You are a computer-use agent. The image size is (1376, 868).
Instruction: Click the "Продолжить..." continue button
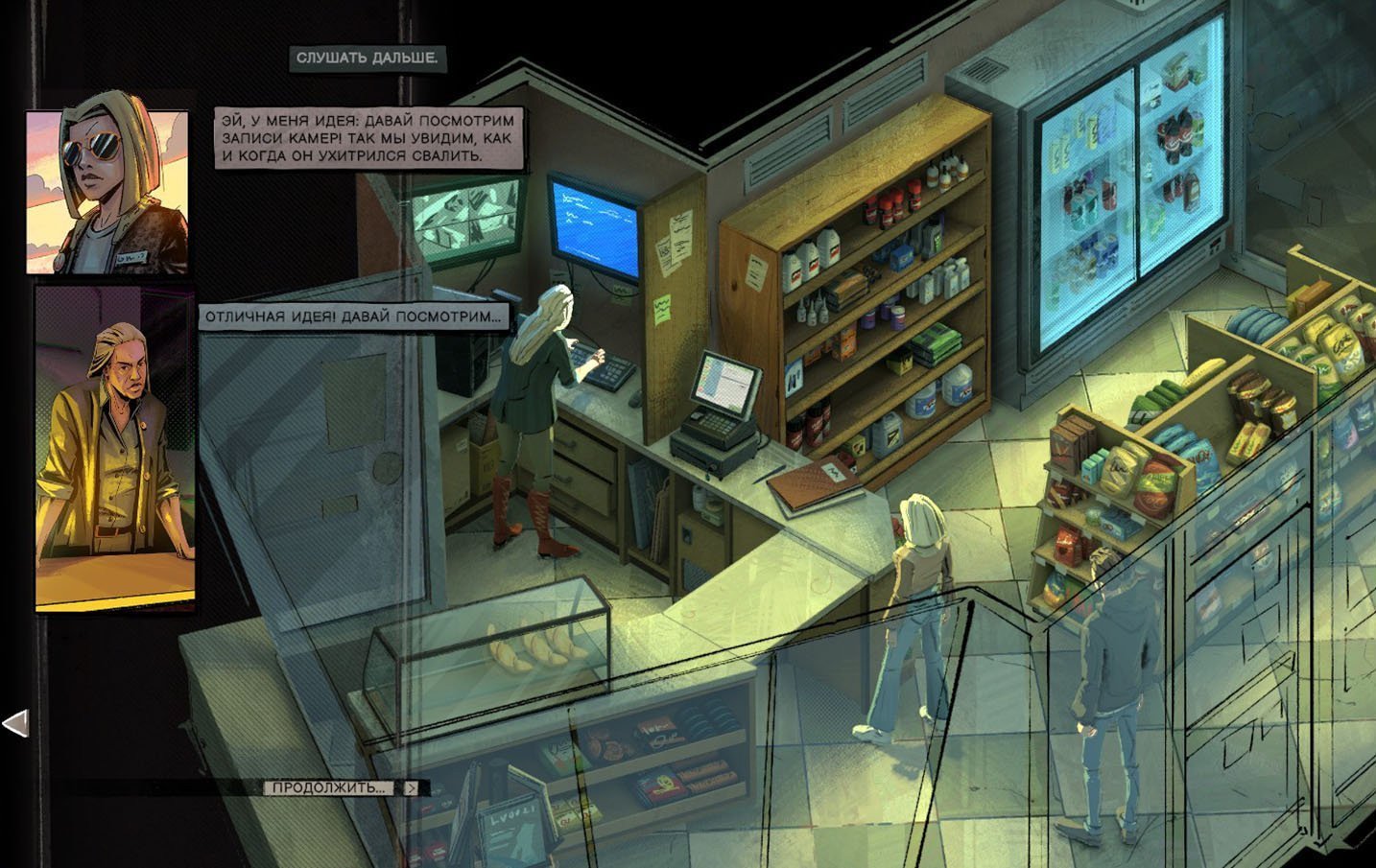(329, 787)
